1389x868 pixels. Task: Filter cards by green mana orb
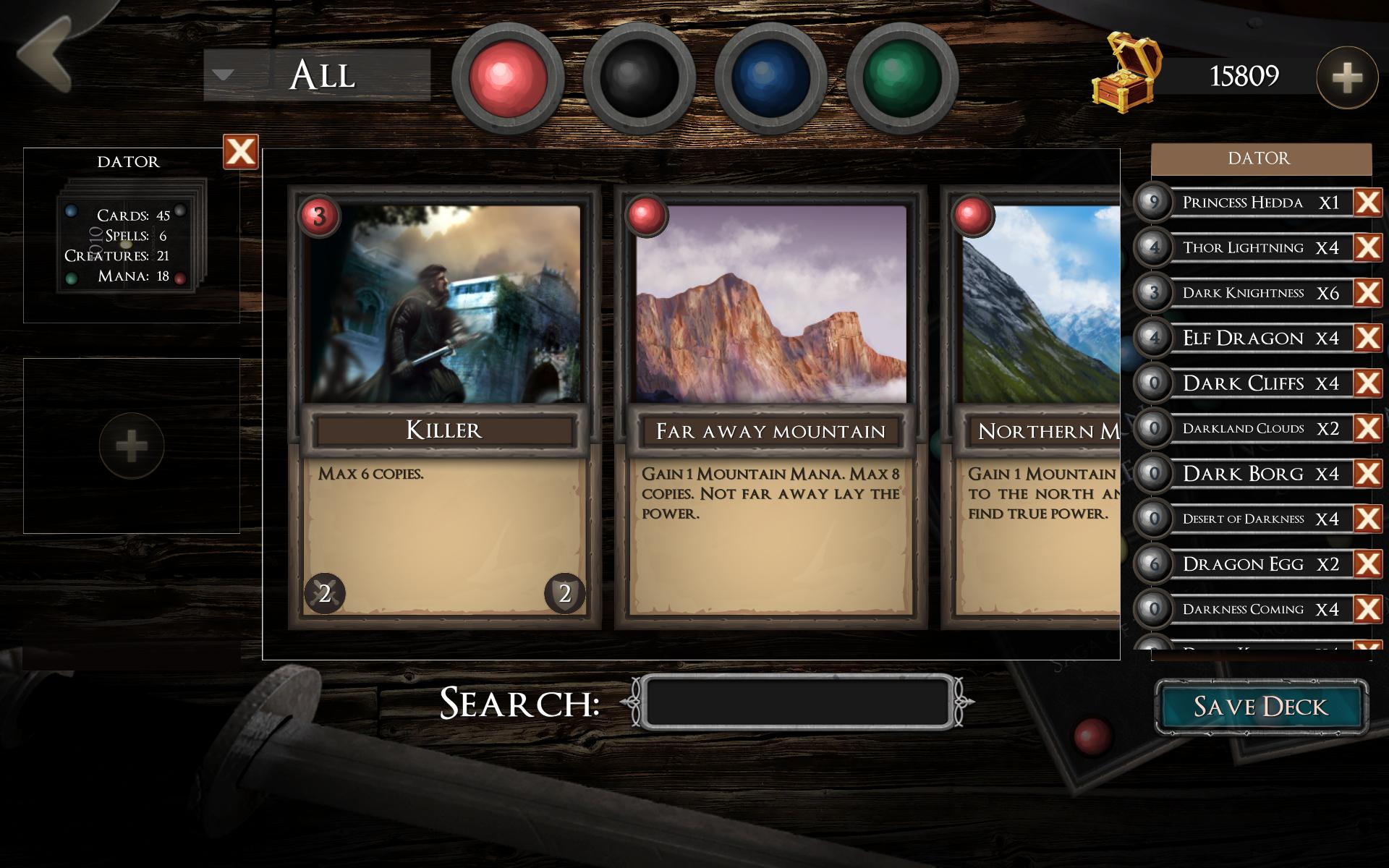(x=902, y=77)
